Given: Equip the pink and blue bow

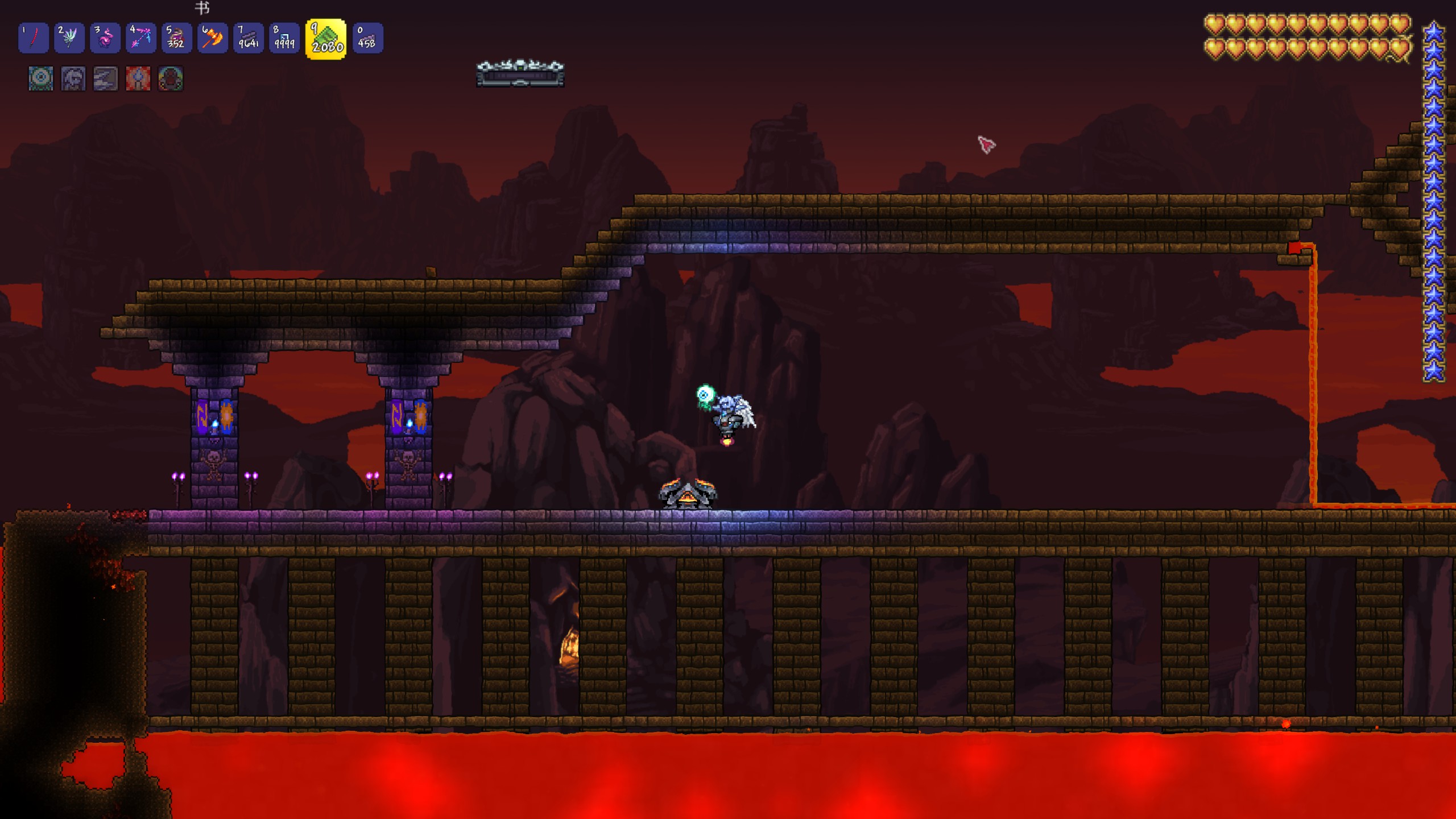Looking at the screenshot, I should [140, 38].
